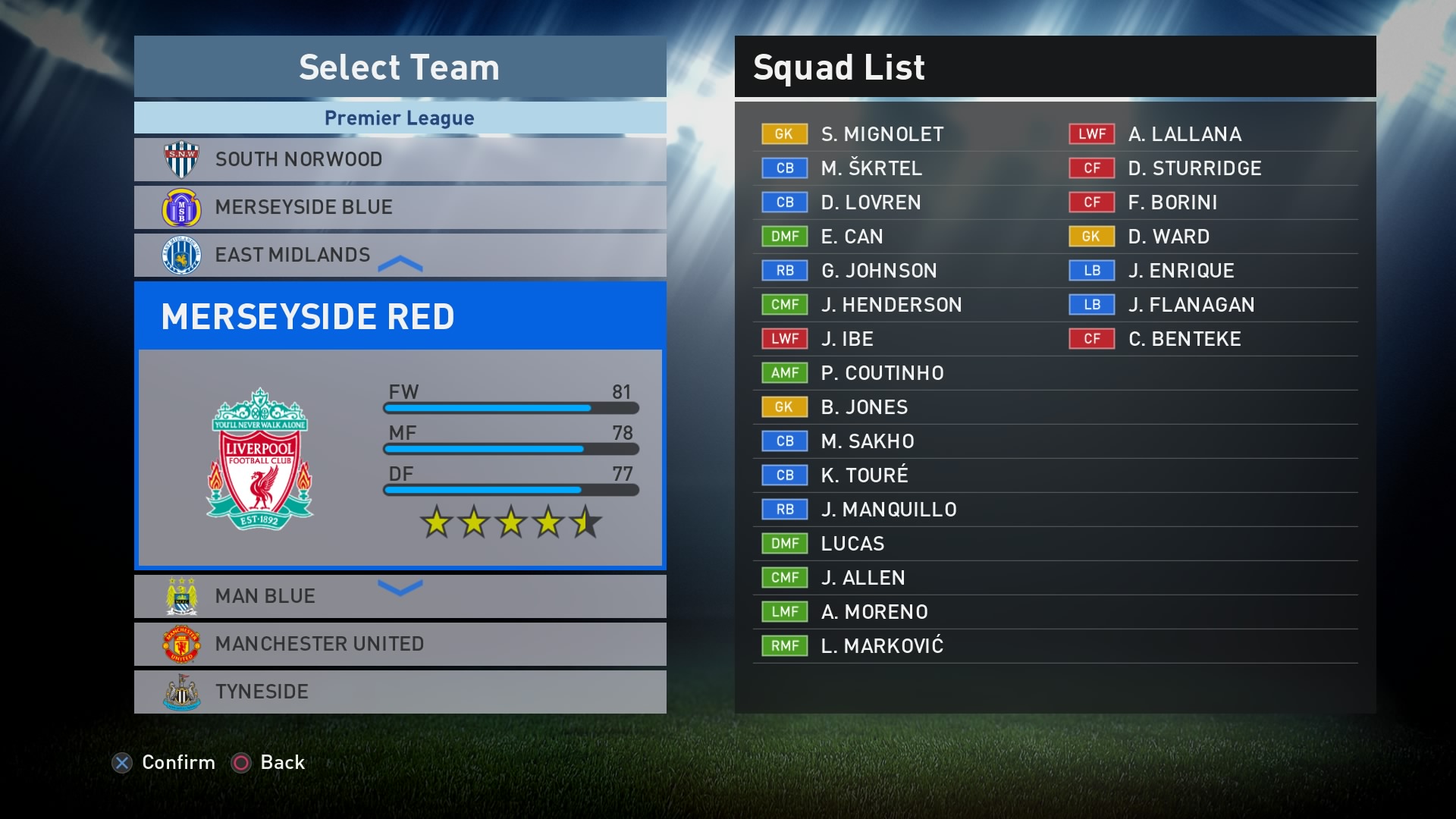
Task: Click the Tyneside club crest
Action: (182, 692)
